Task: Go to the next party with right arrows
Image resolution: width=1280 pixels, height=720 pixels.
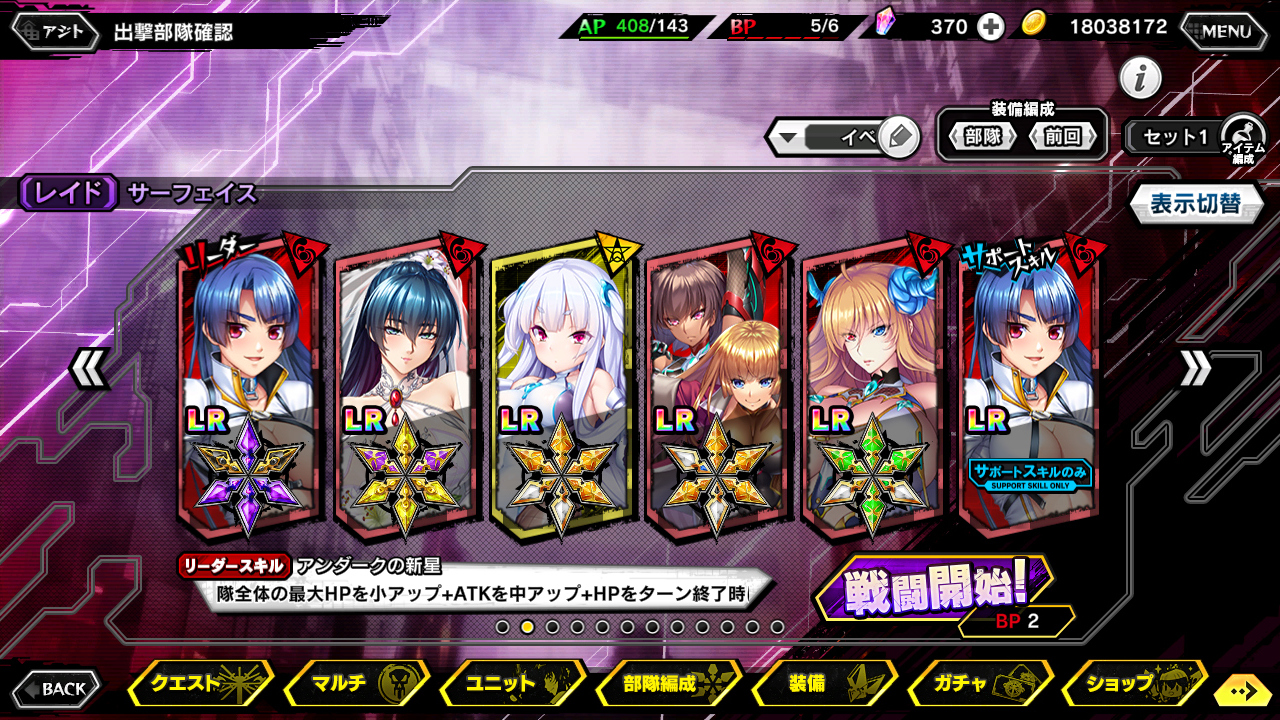Action: point(1194,370)
